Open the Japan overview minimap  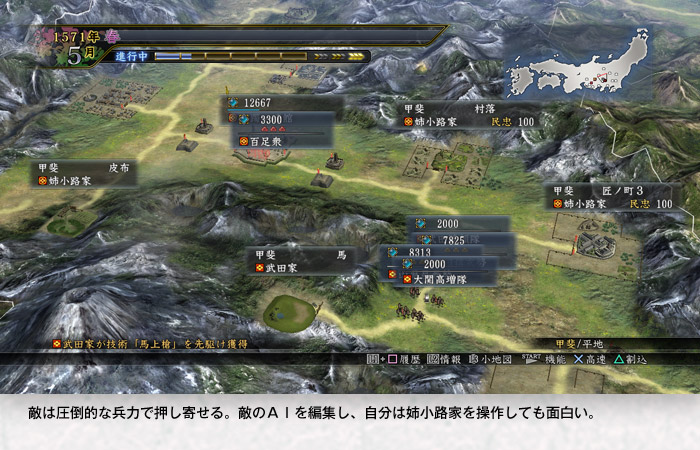pos(578,66)
